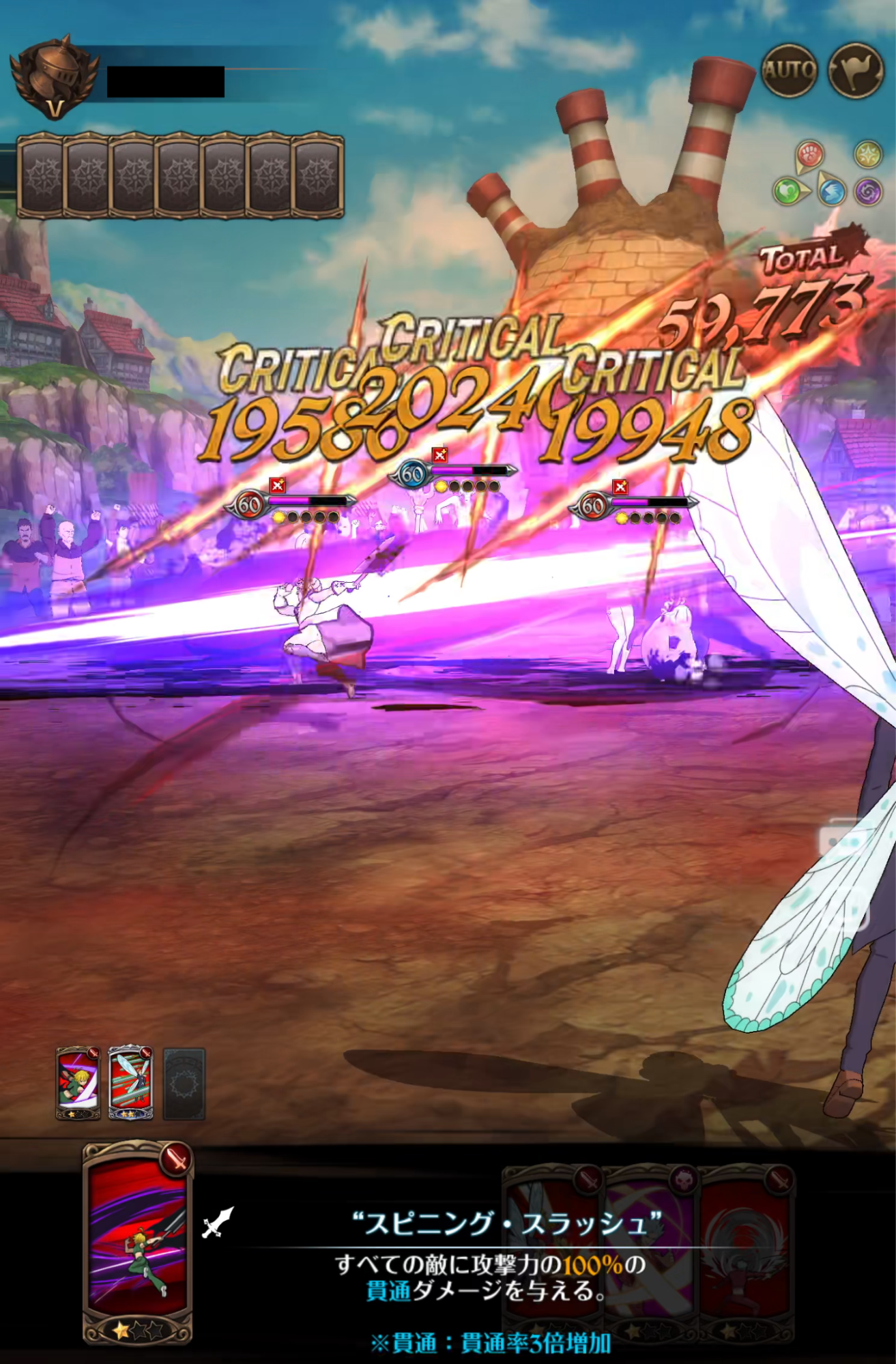Tap the flag surrender button

tap(856, 70)
